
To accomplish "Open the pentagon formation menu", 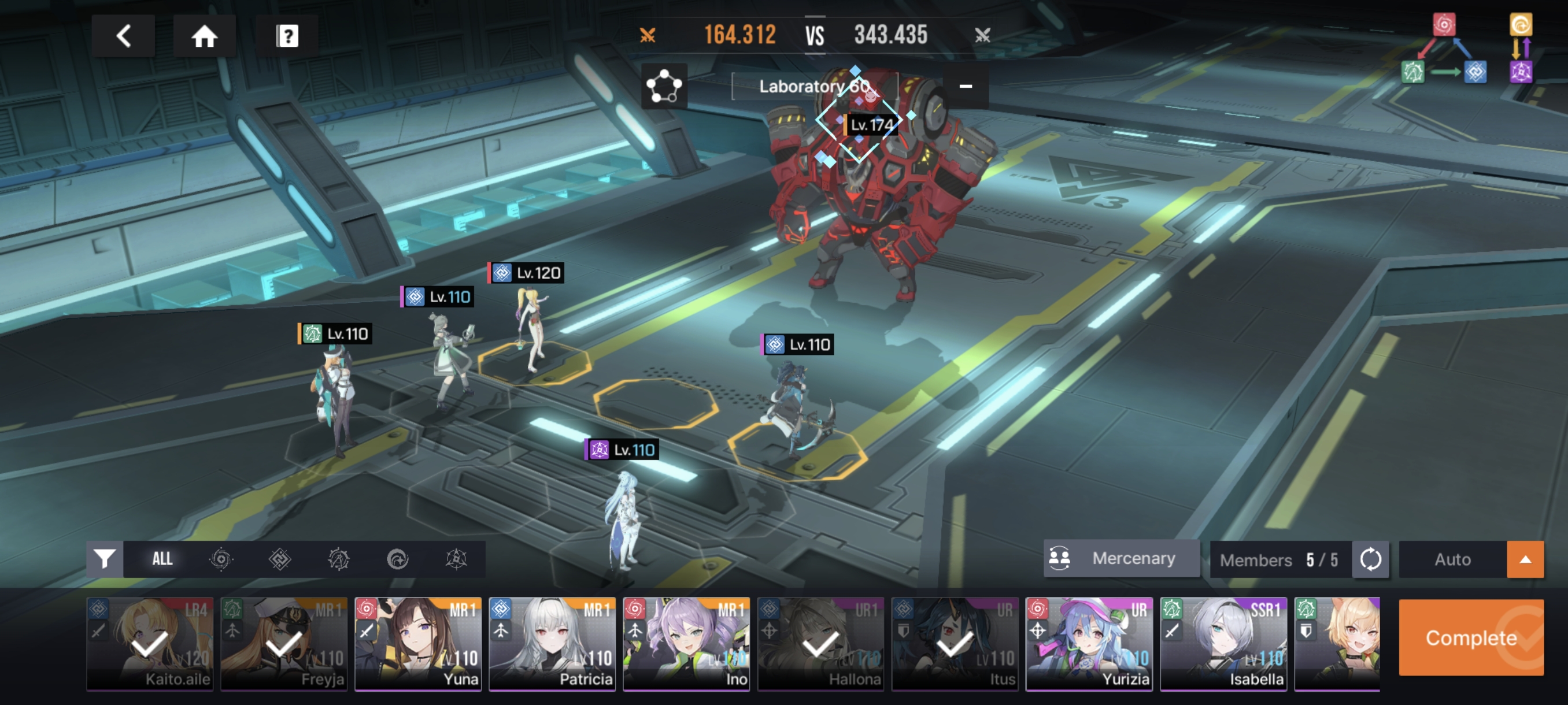I will click(664, 86).
